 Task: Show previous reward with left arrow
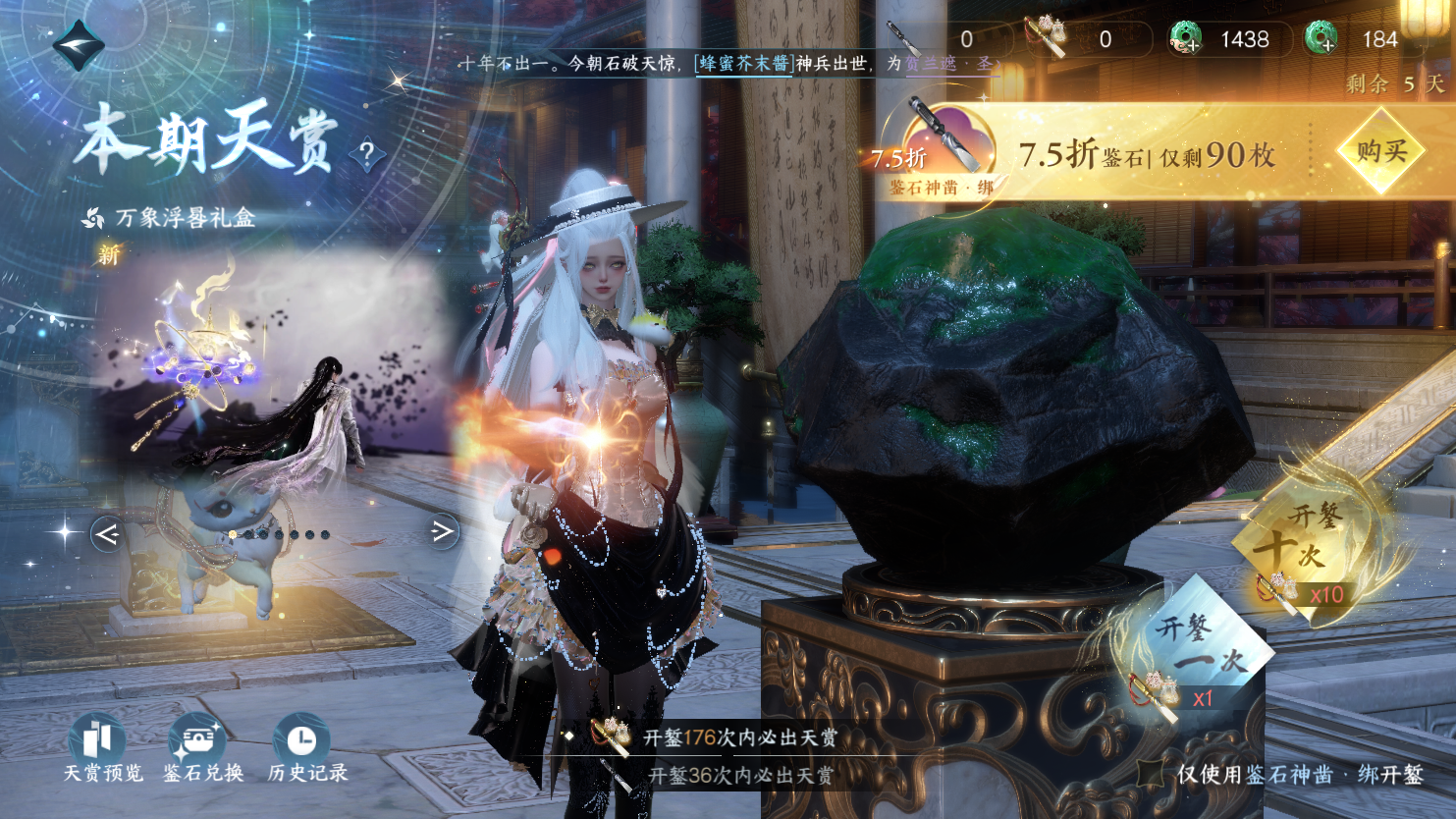point(106,533)
